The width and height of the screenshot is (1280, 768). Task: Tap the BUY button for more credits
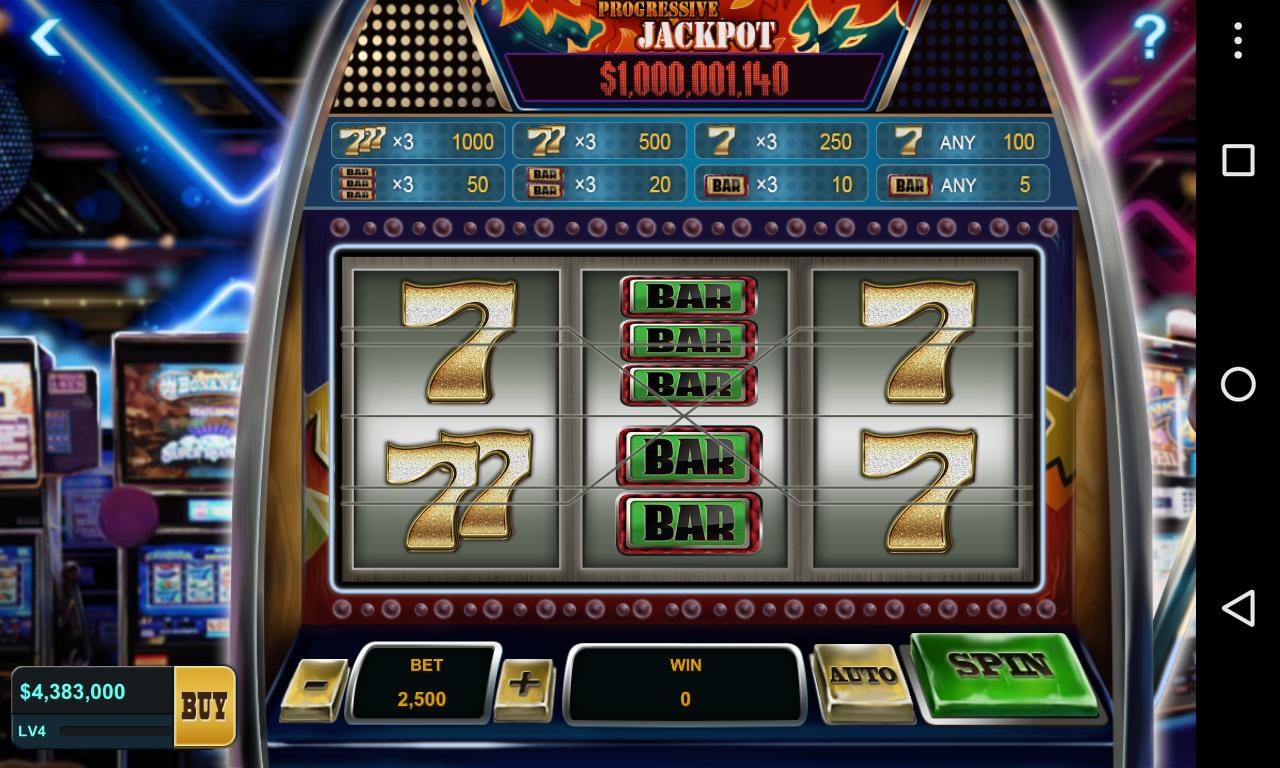coord(202,706)
